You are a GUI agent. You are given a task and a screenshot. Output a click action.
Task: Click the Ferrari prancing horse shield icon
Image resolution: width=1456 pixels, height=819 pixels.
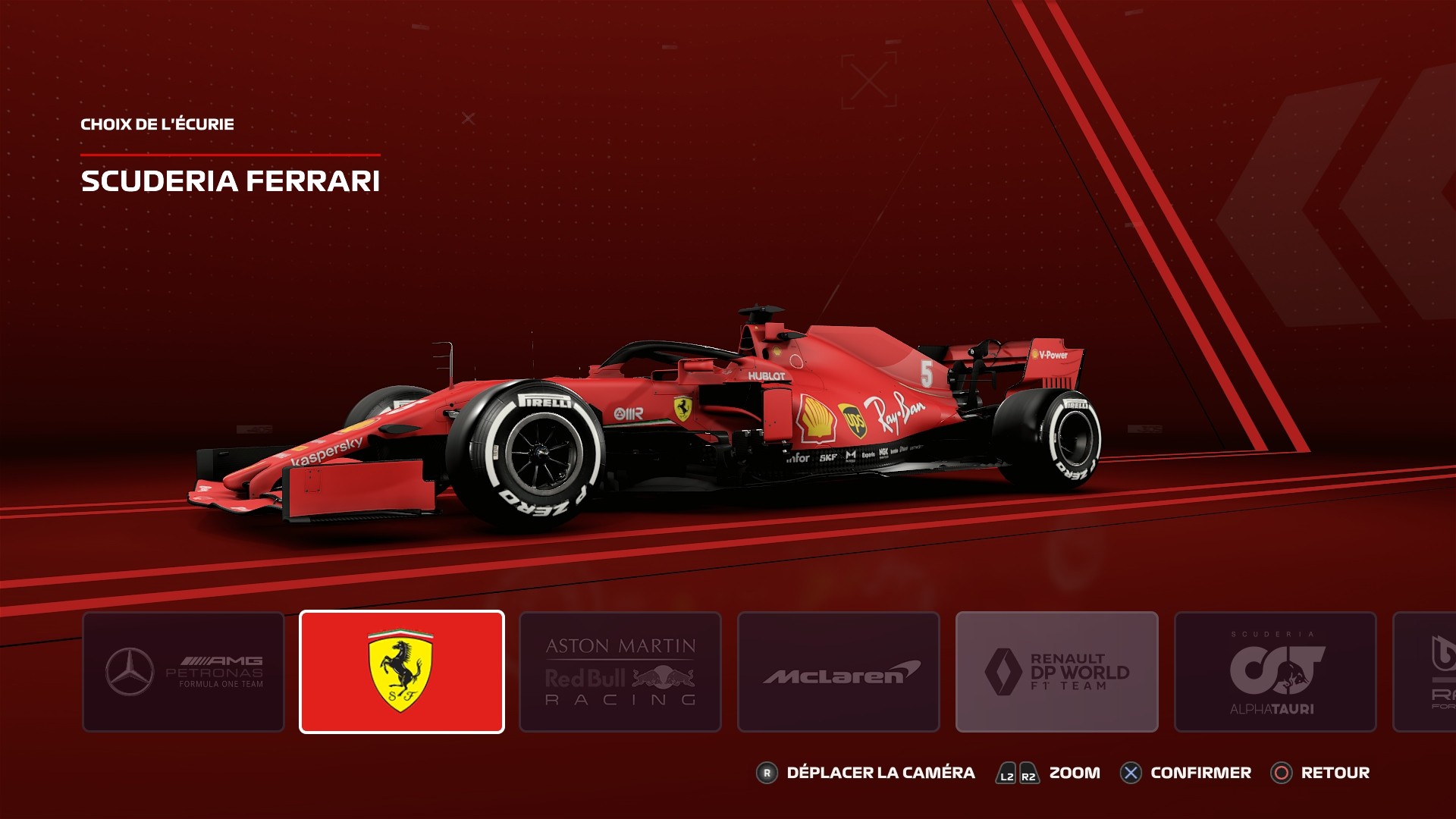(401, 672)
